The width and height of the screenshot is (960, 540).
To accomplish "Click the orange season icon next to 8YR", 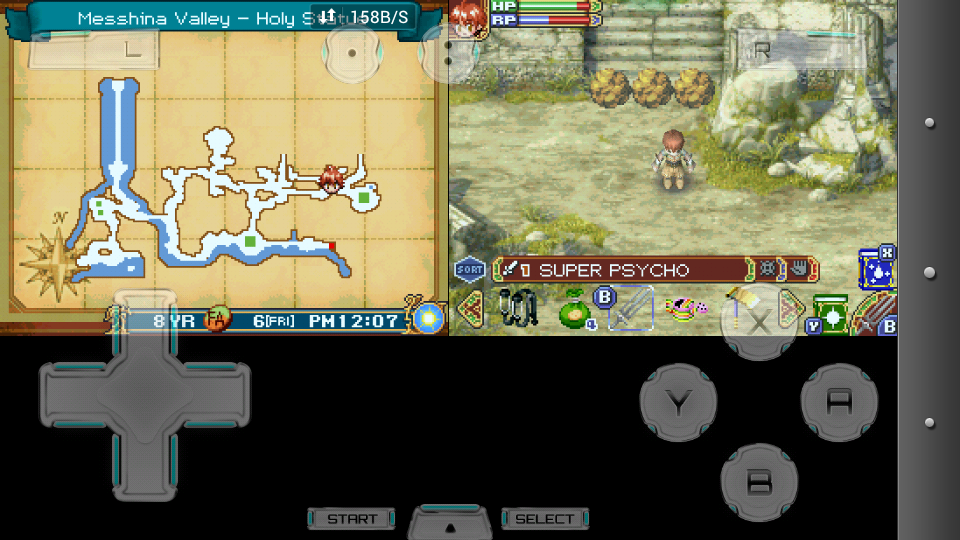I will click(x=216, y=321).
